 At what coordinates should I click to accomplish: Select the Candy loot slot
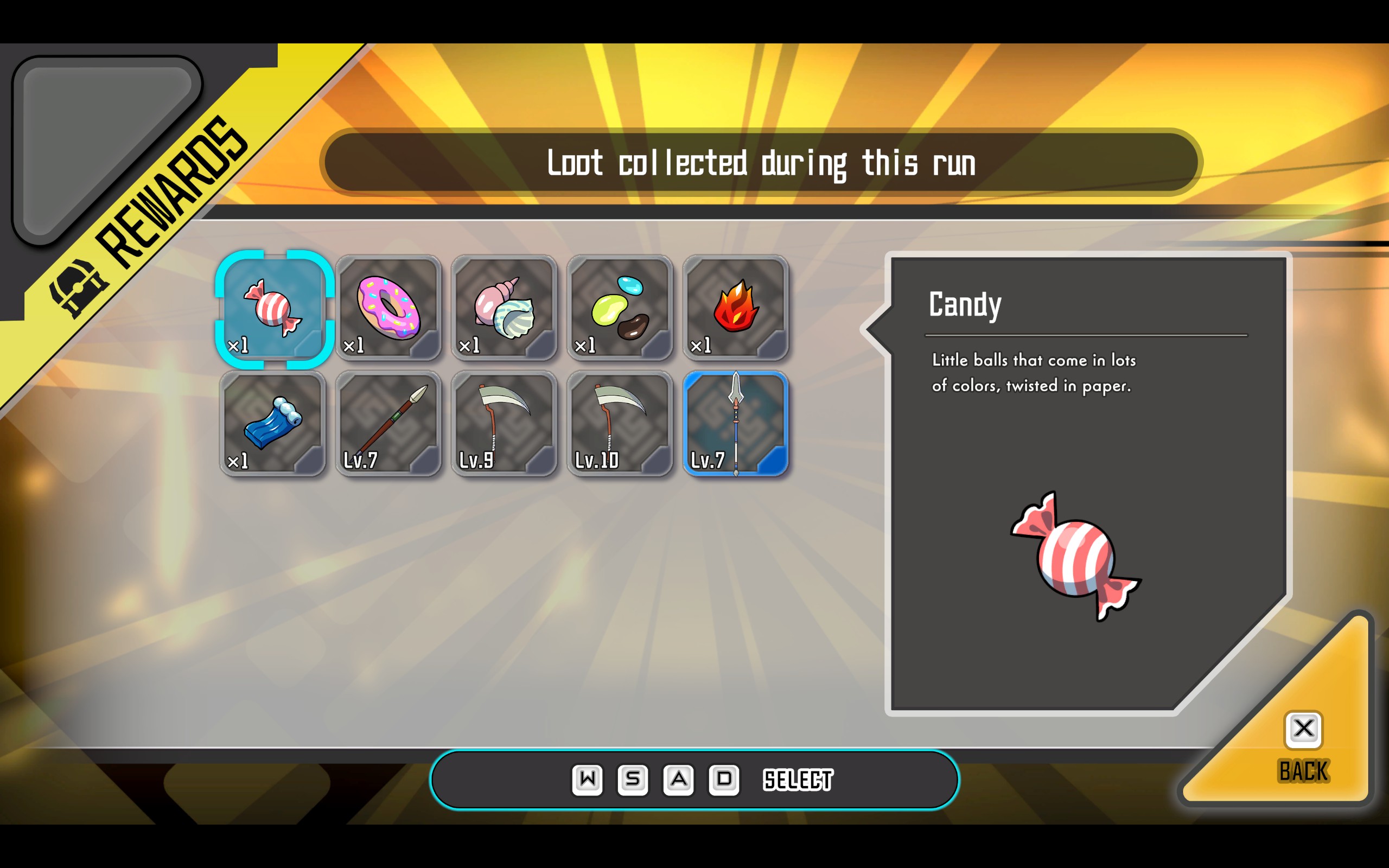(274, 309)
